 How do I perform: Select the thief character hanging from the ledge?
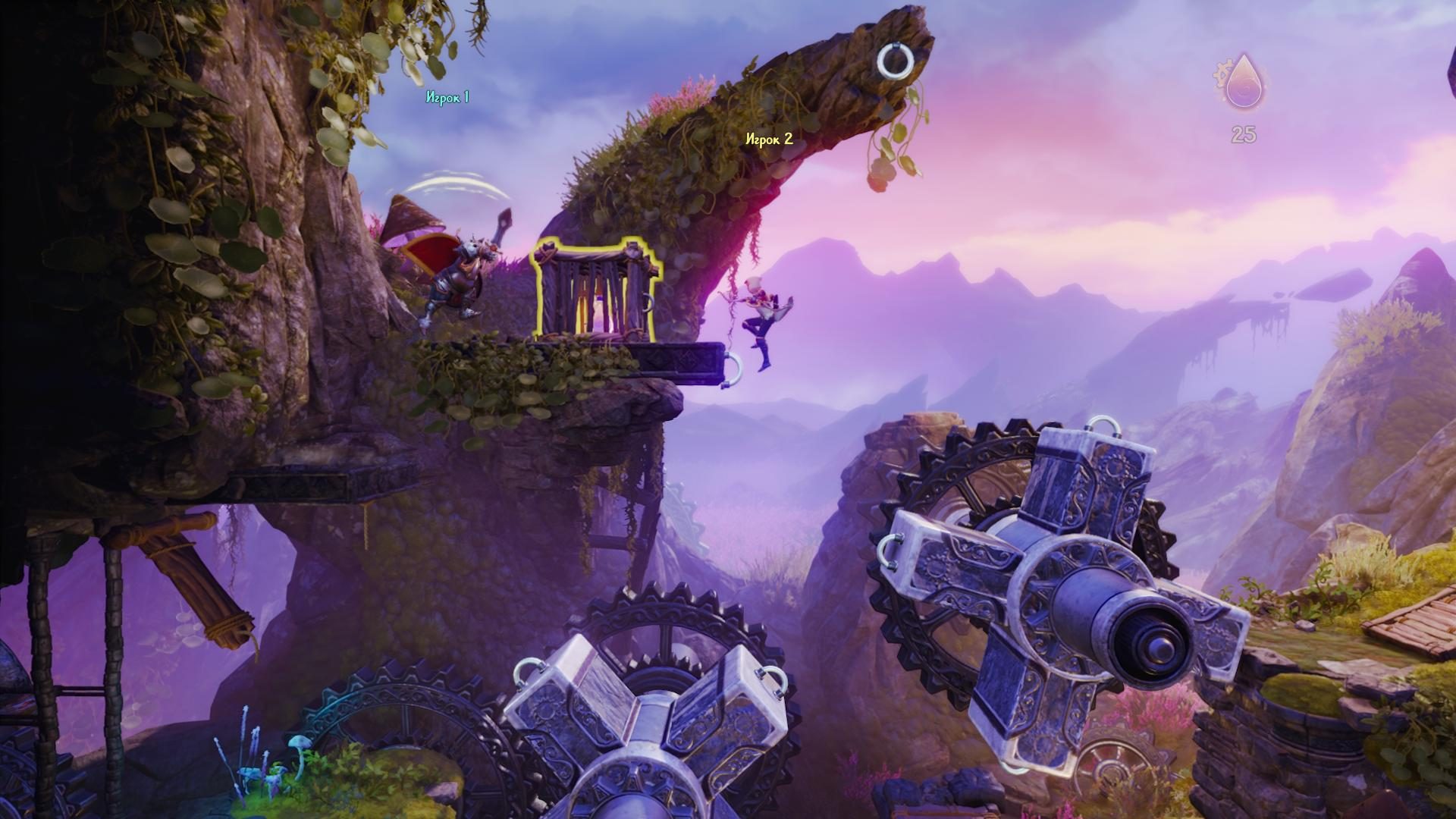click(762, 318)
